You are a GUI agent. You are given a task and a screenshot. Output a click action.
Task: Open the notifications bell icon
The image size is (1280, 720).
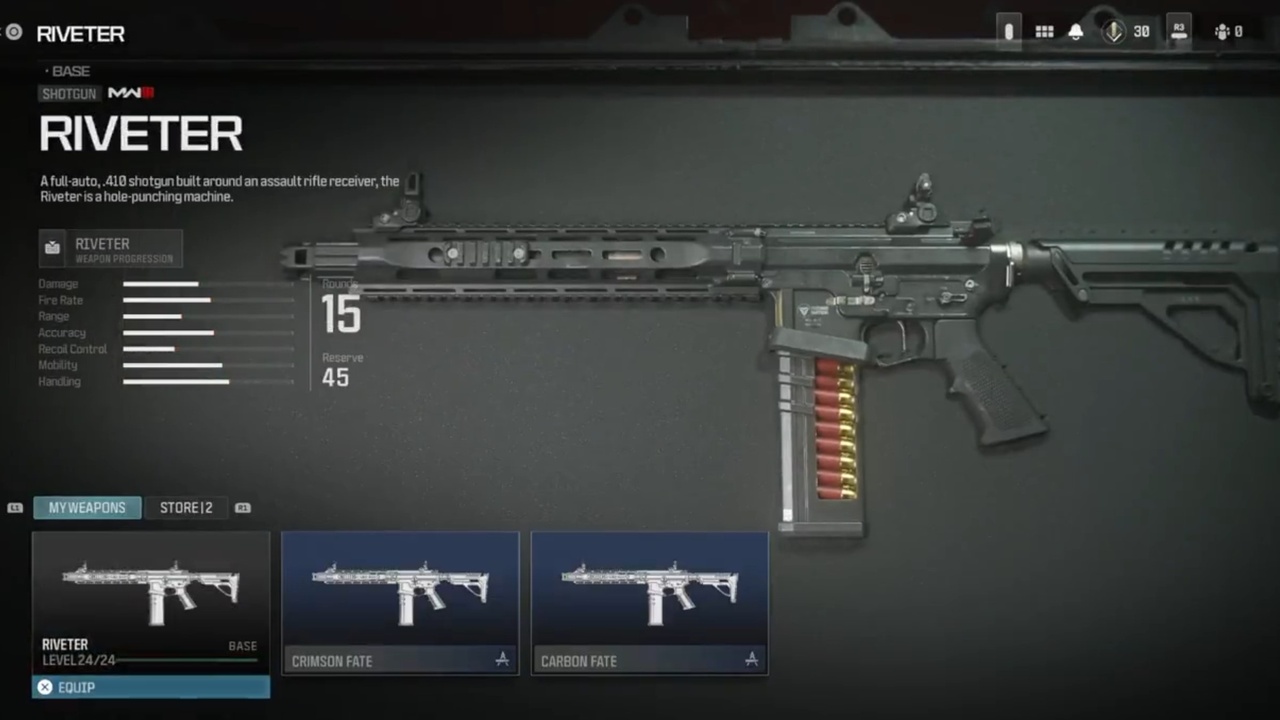[1076, 31]
